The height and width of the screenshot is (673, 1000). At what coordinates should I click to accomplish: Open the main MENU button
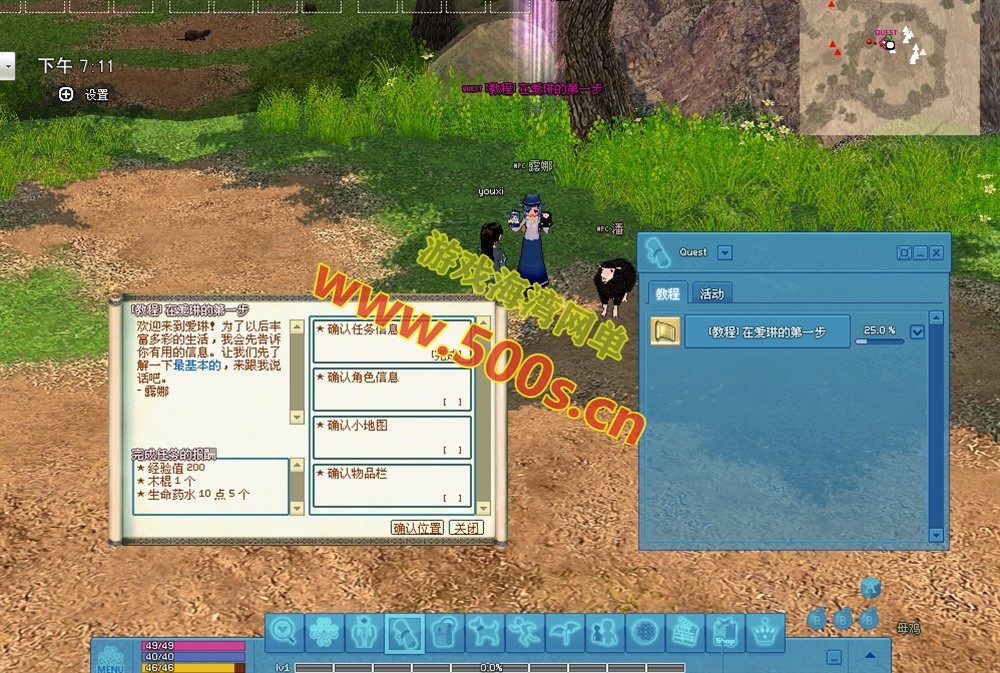(x=112, y=656)
